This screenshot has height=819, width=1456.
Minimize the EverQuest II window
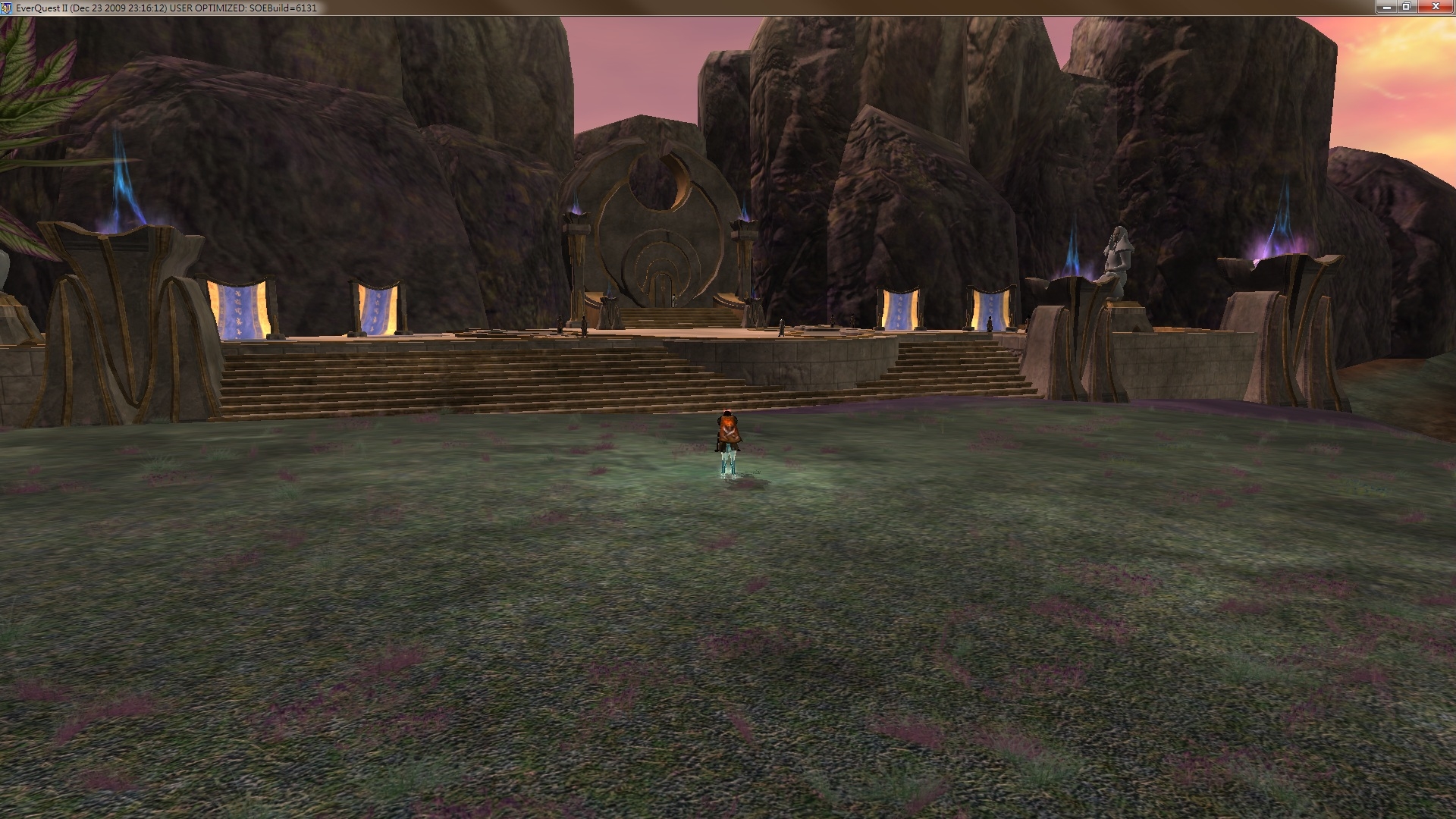tap(1387, 7)
